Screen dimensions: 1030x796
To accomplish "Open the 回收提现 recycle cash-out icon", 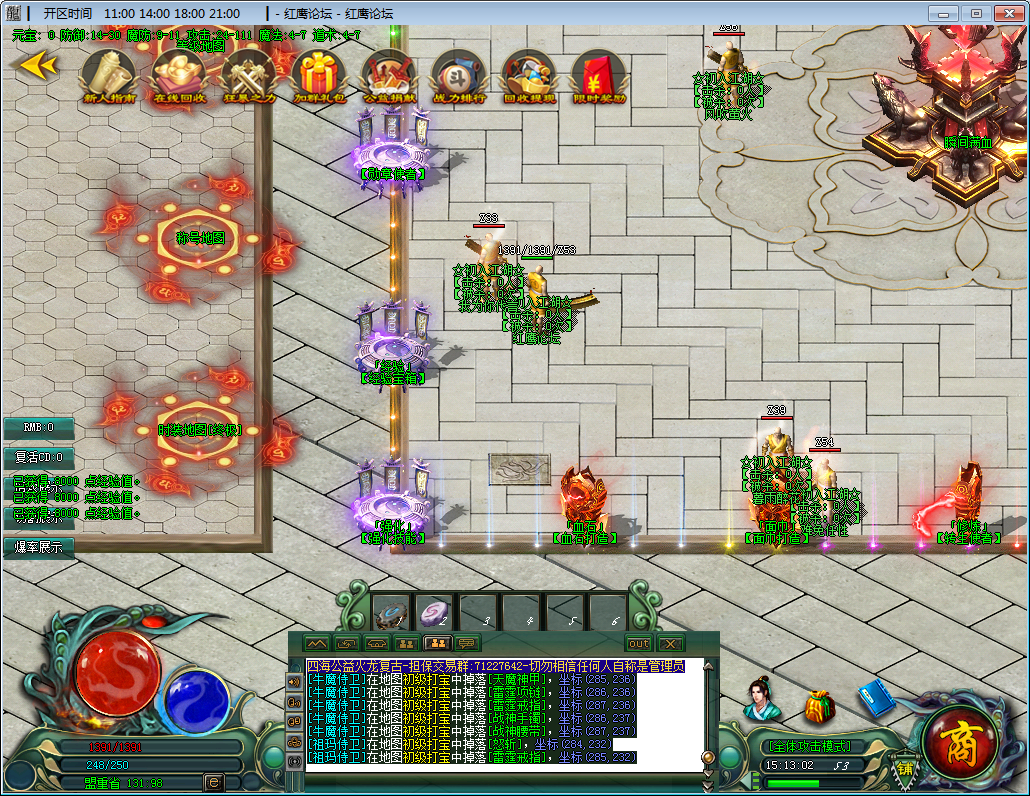I will click(529, 74).
